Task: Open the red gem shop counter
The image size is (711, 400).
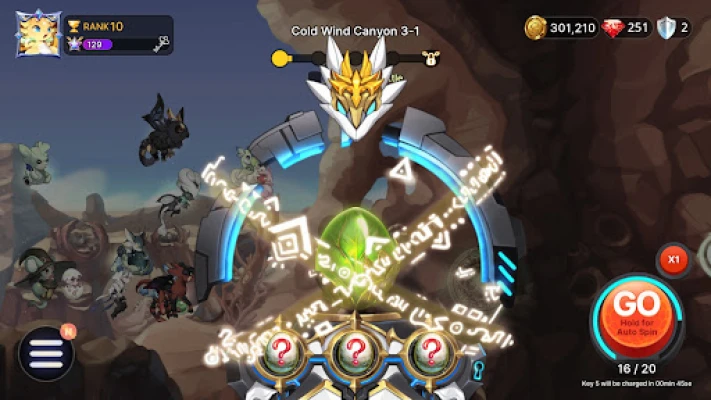Action: tap(627, 28)
